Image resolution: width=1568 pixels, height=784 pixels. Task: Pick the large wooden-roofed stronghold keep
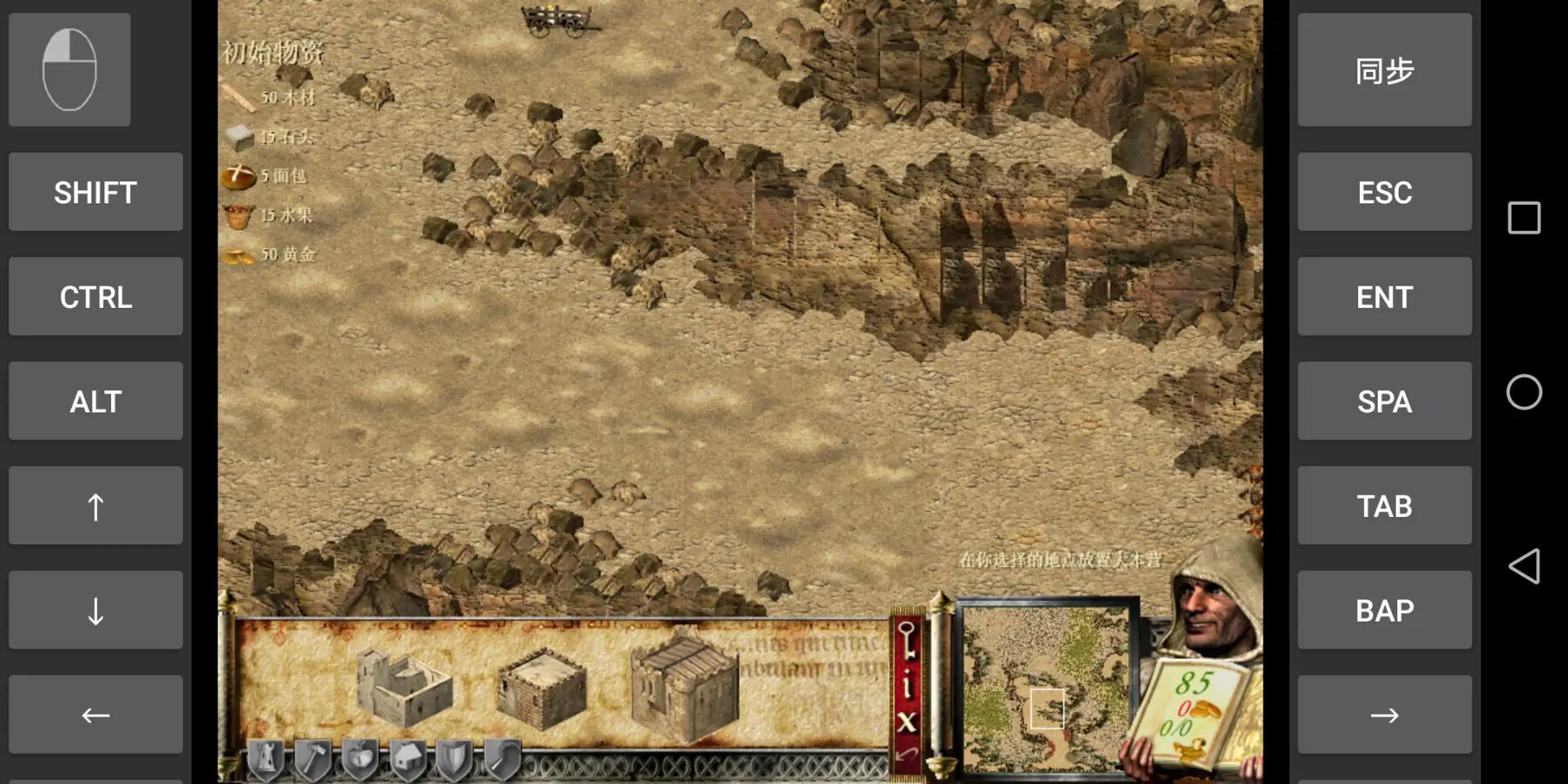pos(684,688)
